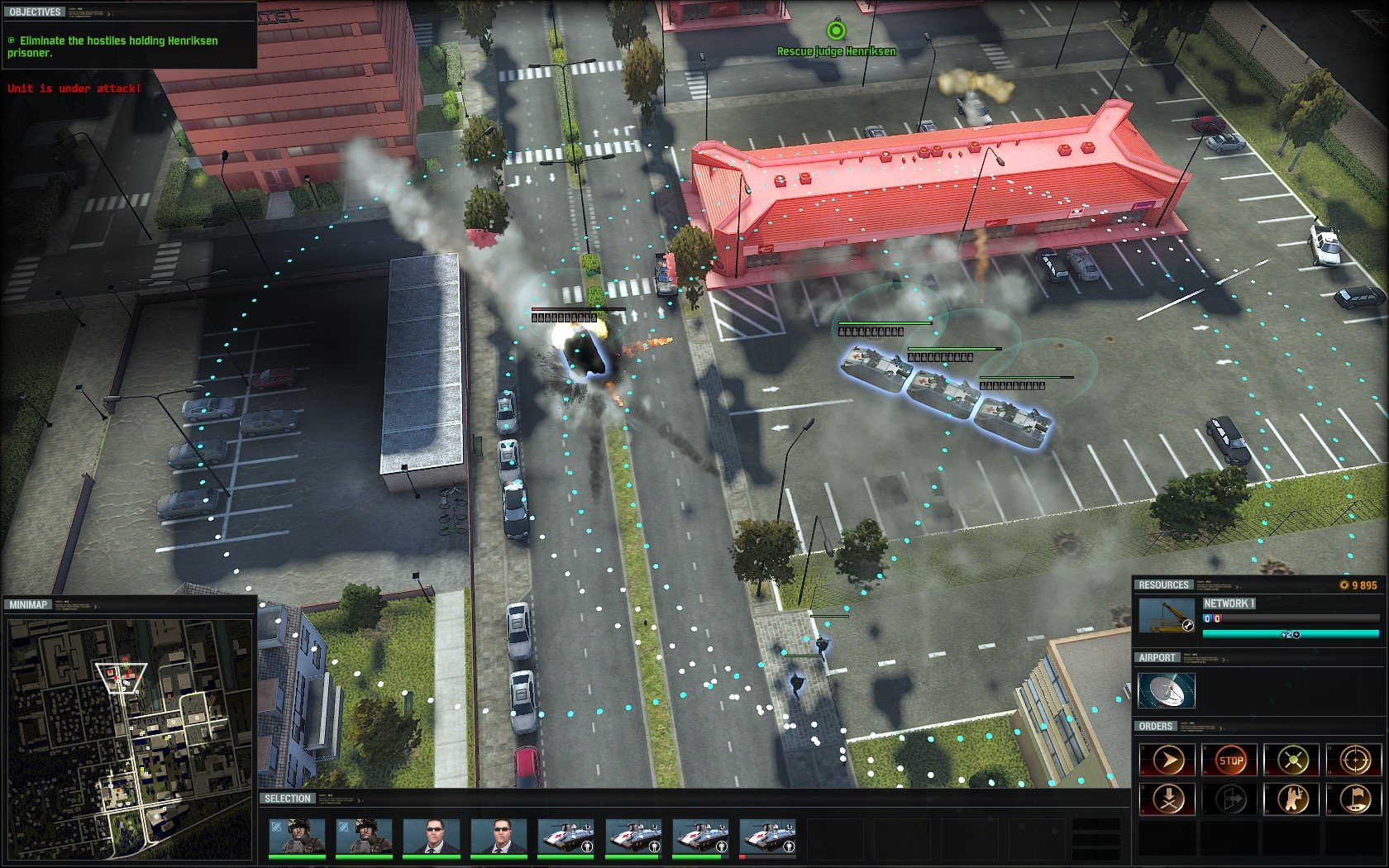Select the crosshair attack order

tap(1354, 760)
